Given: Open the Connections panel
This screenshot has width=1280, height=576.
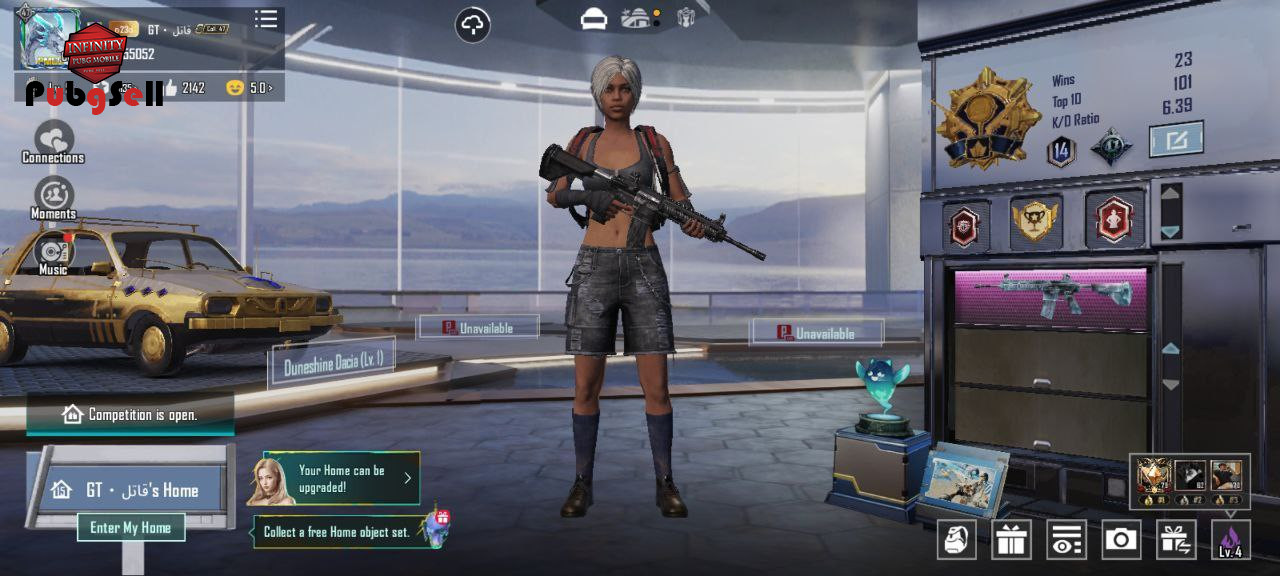Looking at the screenshot, I should pos(54,141).
